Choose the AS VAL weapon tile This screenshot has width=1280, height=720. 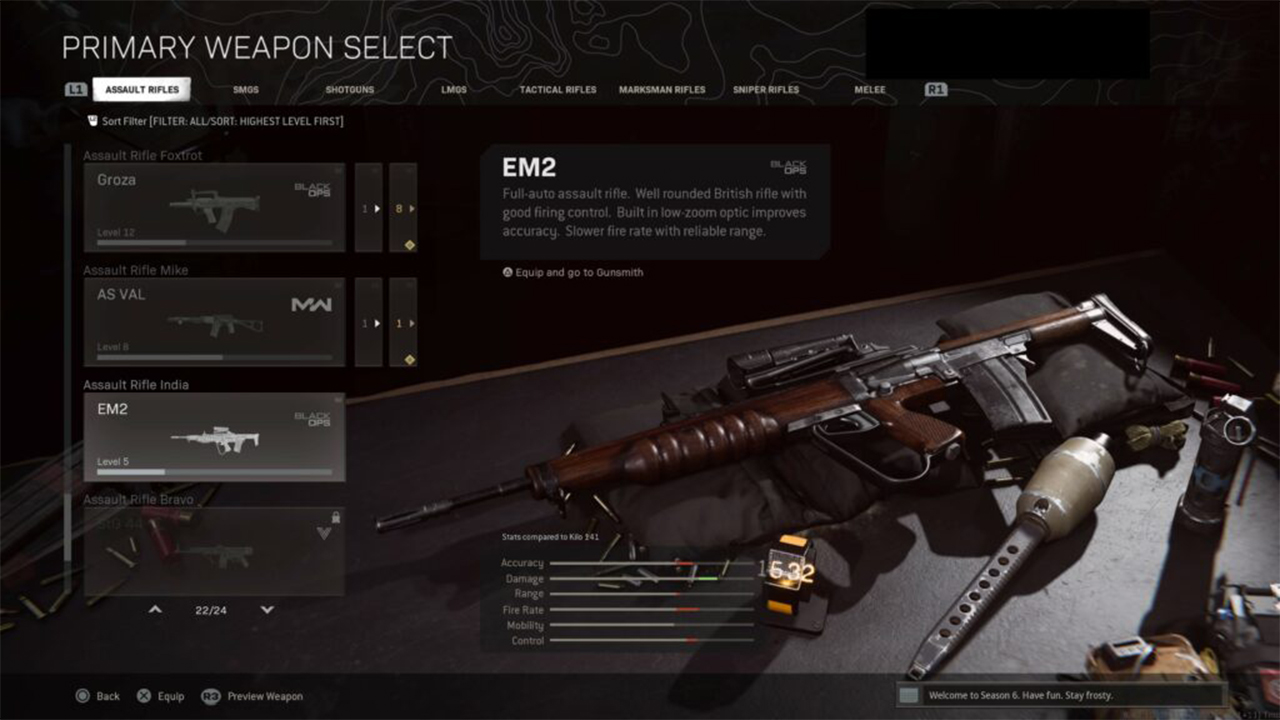[x=214, y=322]
